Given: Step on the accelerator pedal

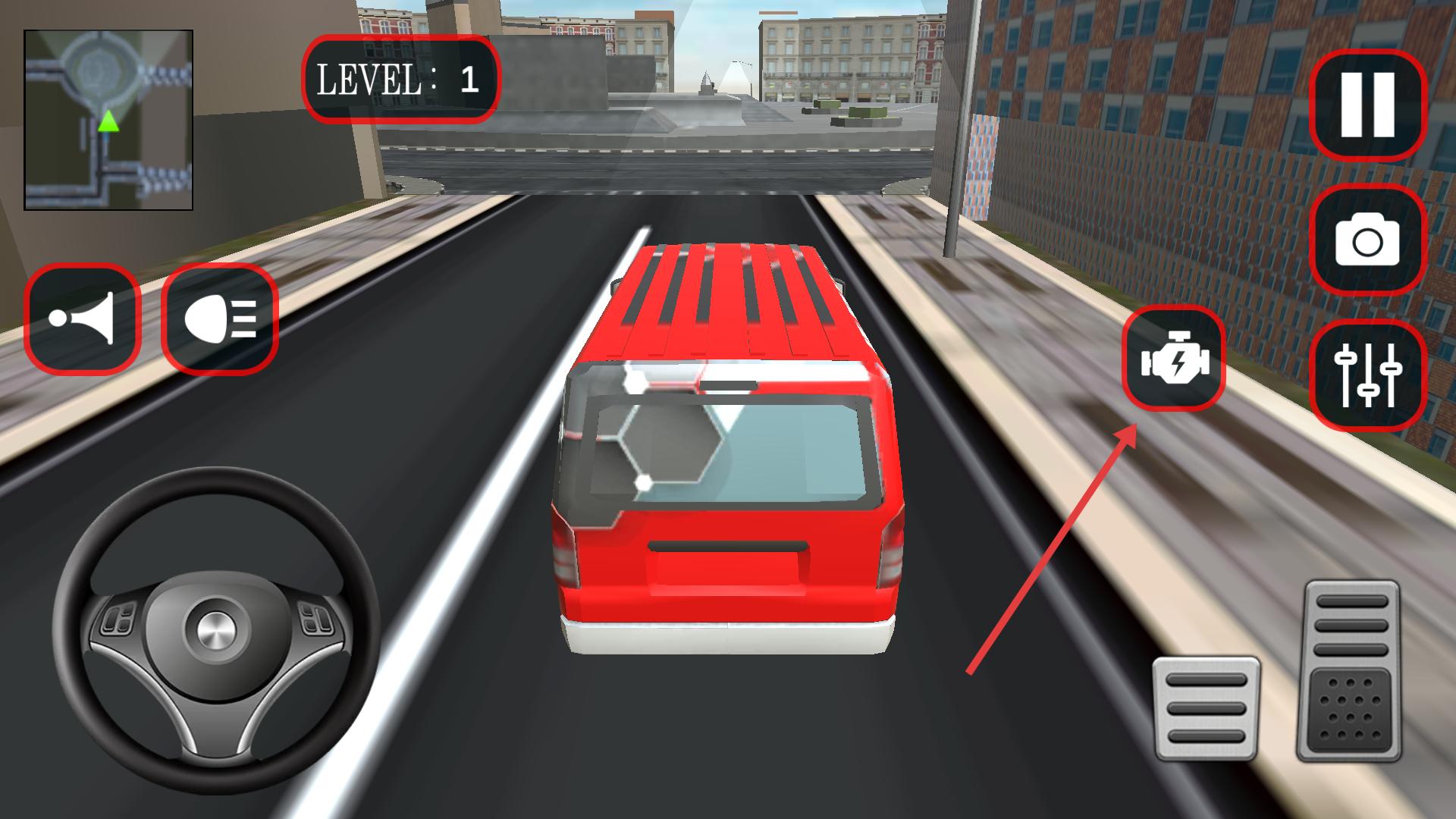Looking at the screenshot, I should click(1351, 670).
